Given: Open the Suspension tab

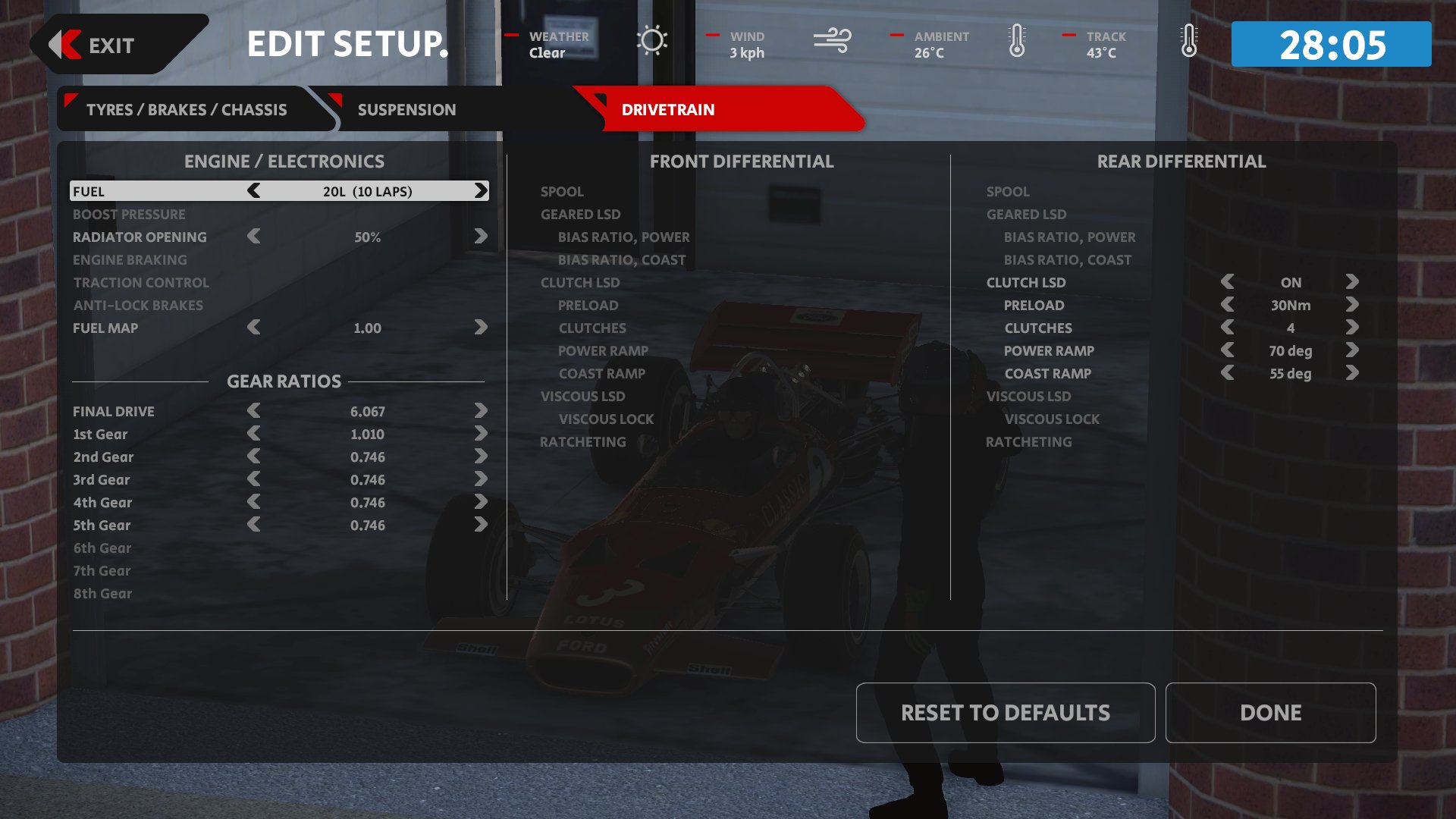Looking at the screenshot, I should tap(406, 110).
